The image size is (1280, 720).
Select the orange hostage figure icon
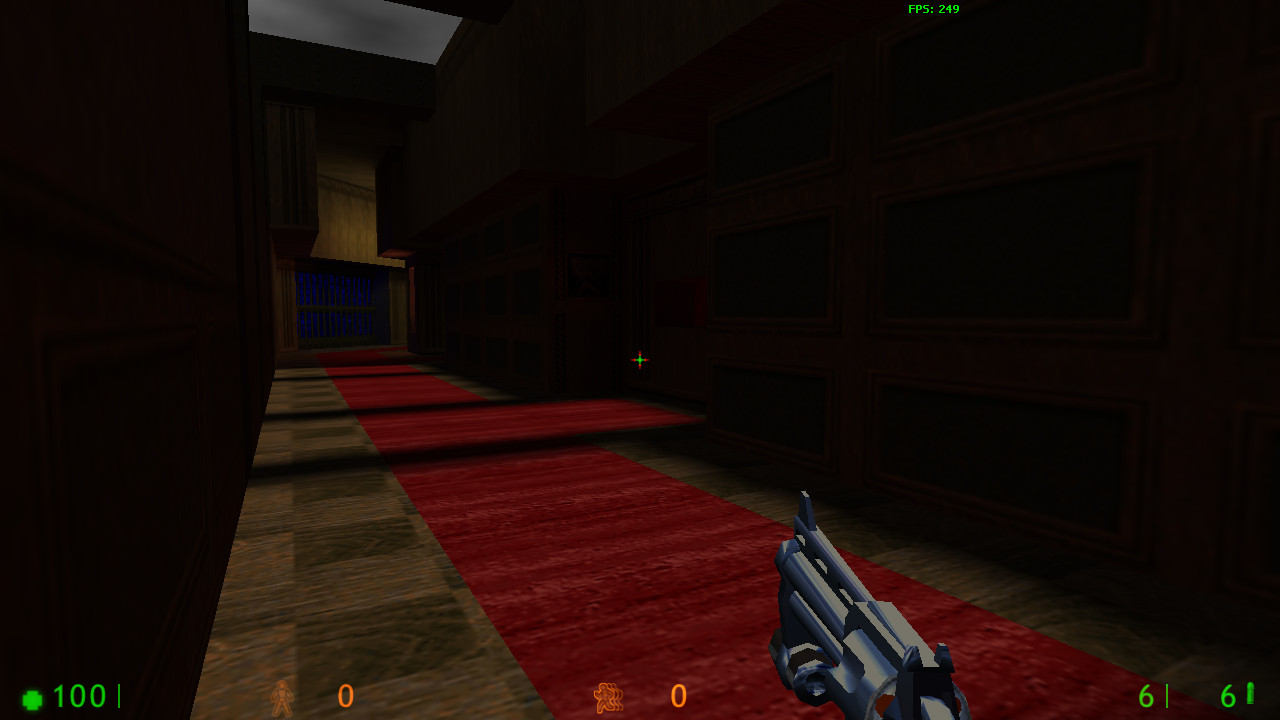click(283, 698)
